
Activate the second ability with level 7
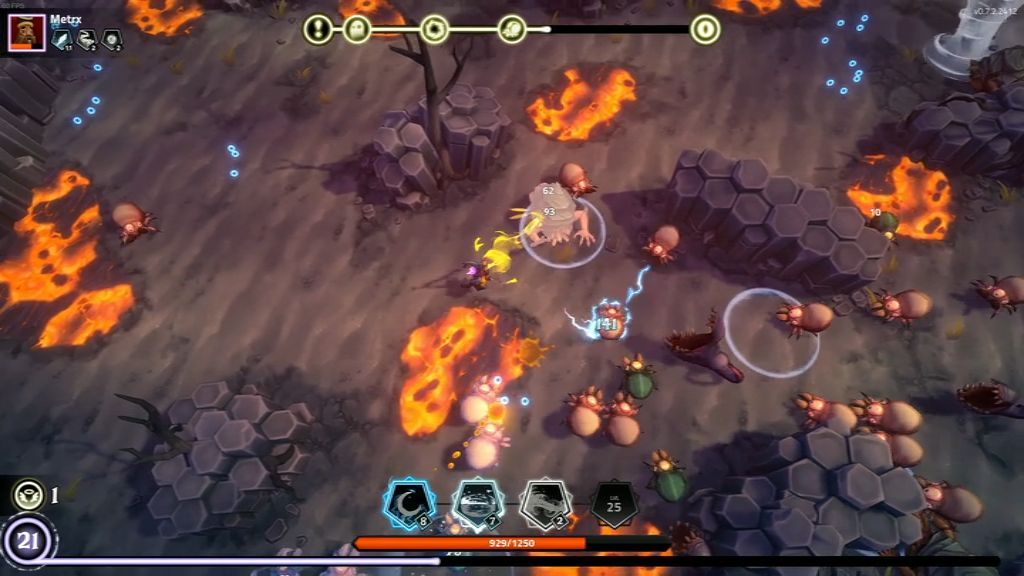coord(477,504)
